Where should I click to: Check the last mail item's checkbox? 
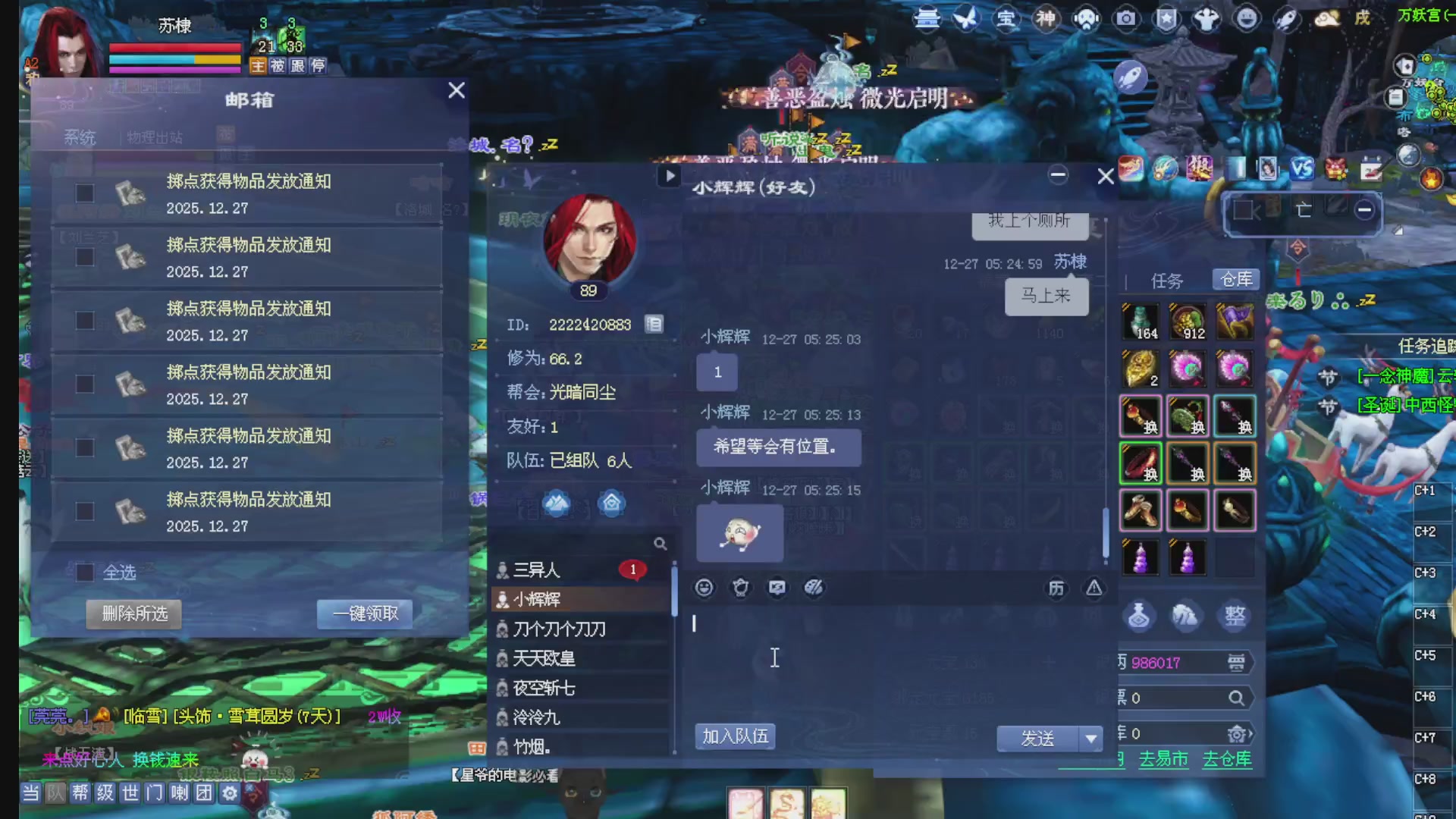83,510
